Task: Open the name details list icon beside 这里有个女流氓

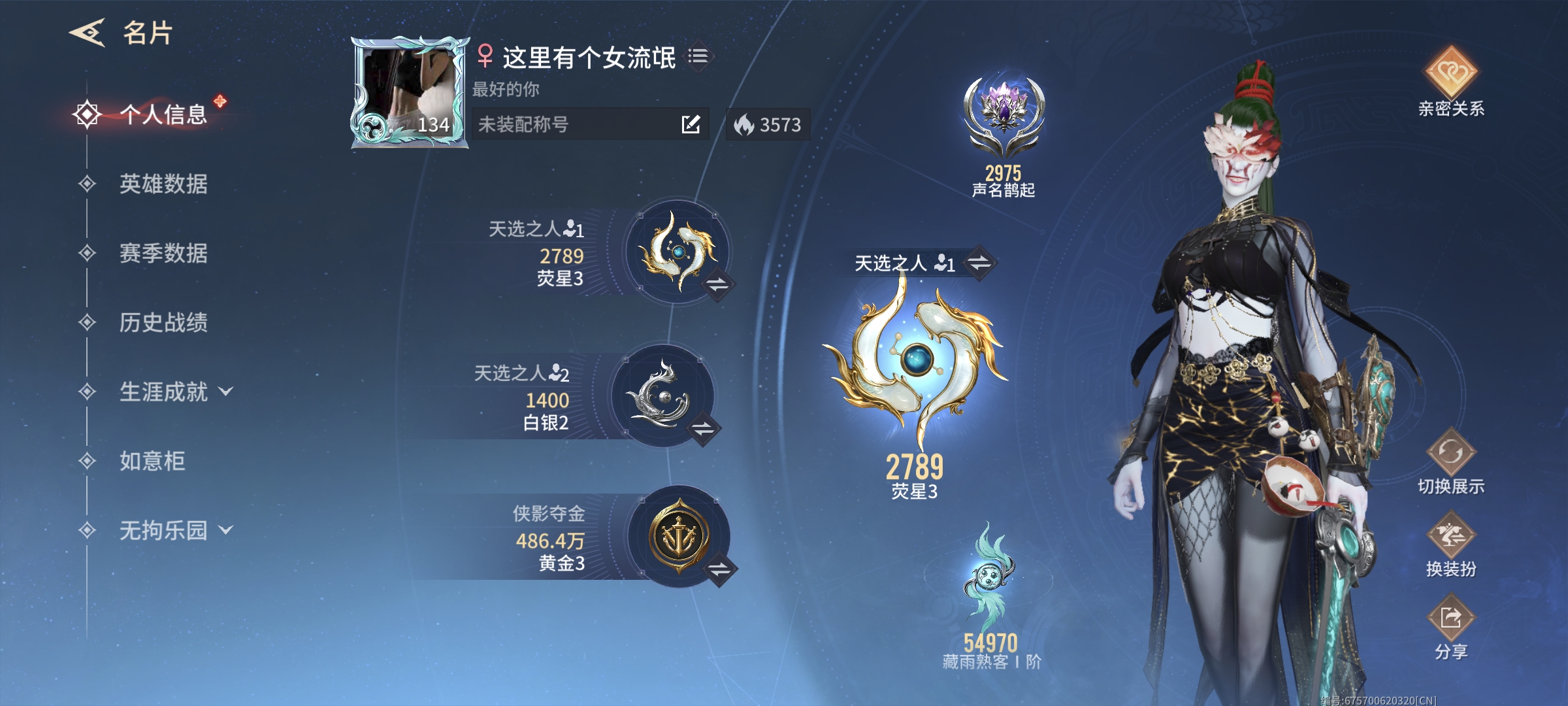Action: (x=698, y=58)
